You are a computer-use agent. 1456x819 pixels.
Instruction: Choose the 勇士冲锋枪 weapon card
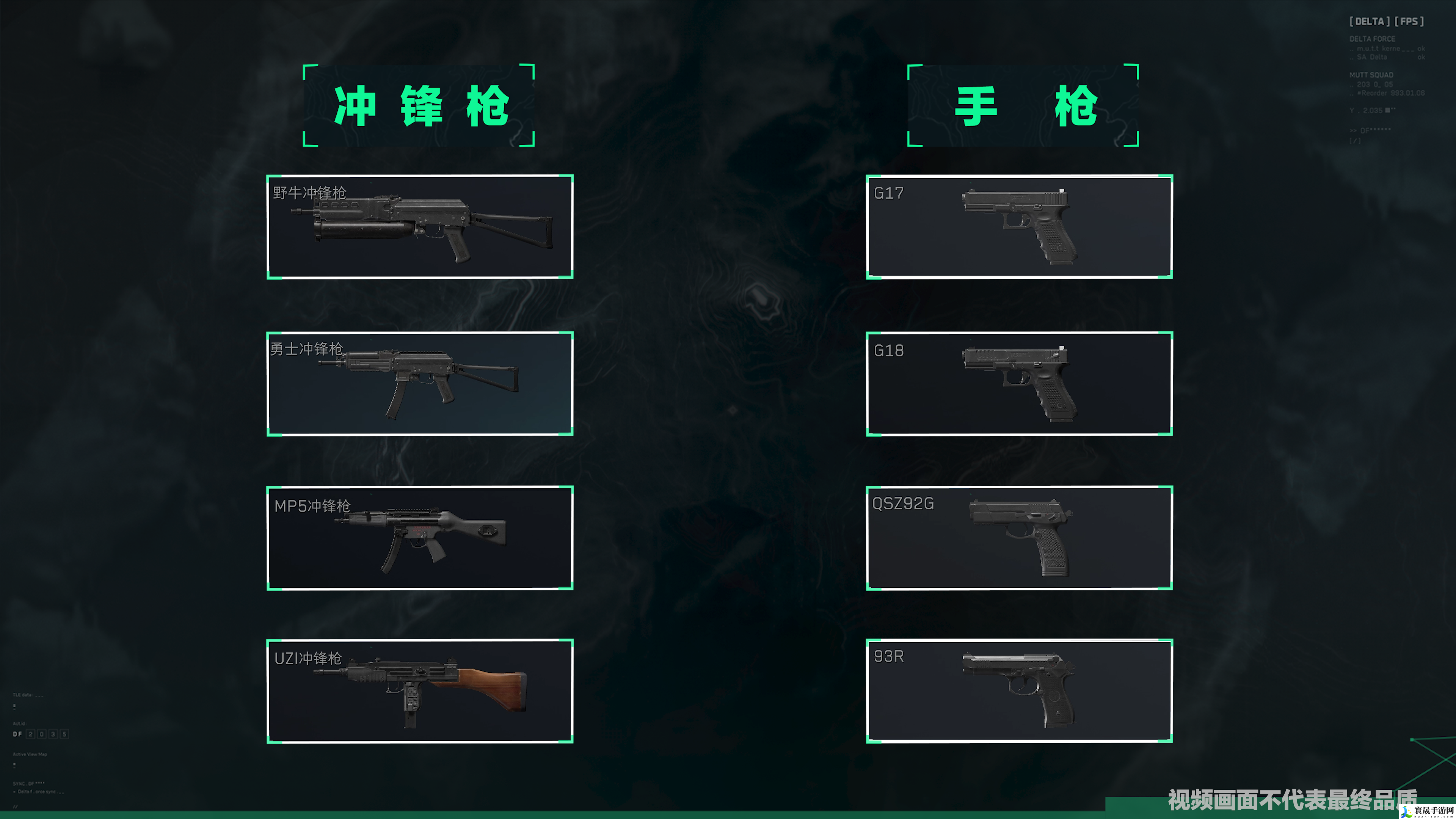[420, 383]
